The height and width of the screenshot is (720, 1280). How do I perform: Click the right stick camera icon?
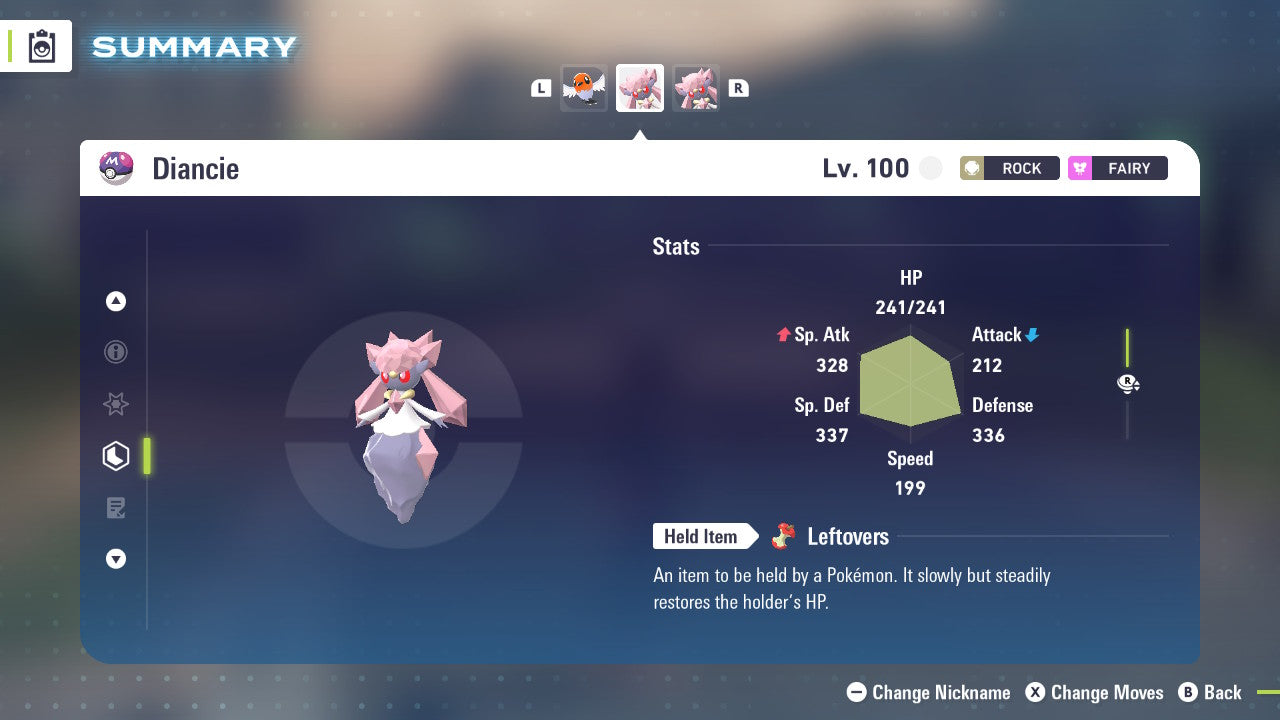1128,383
